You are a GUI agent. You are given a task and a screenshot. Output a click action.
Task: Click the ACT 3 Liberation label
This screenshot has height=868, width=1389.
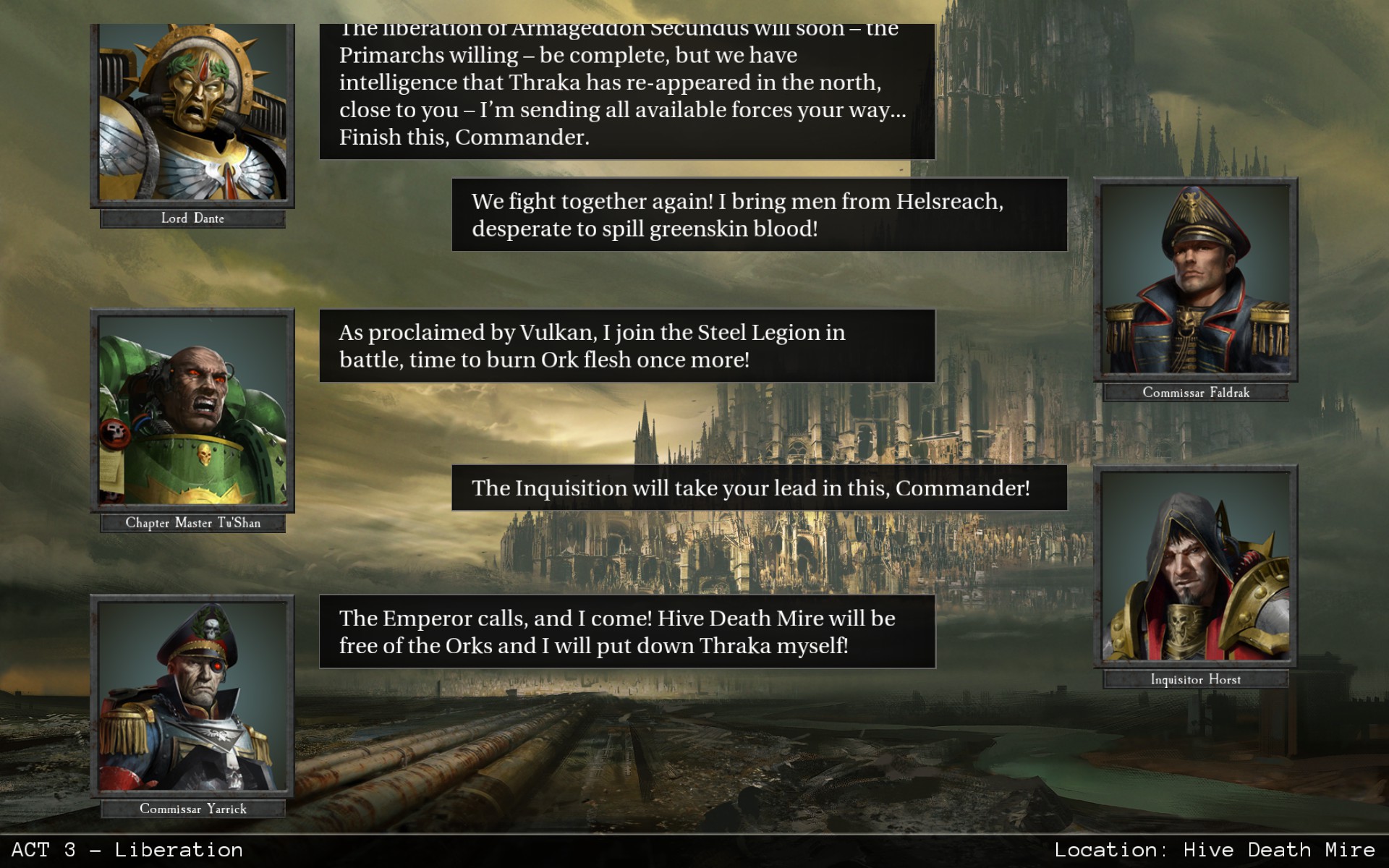click(x=123, y=850)
